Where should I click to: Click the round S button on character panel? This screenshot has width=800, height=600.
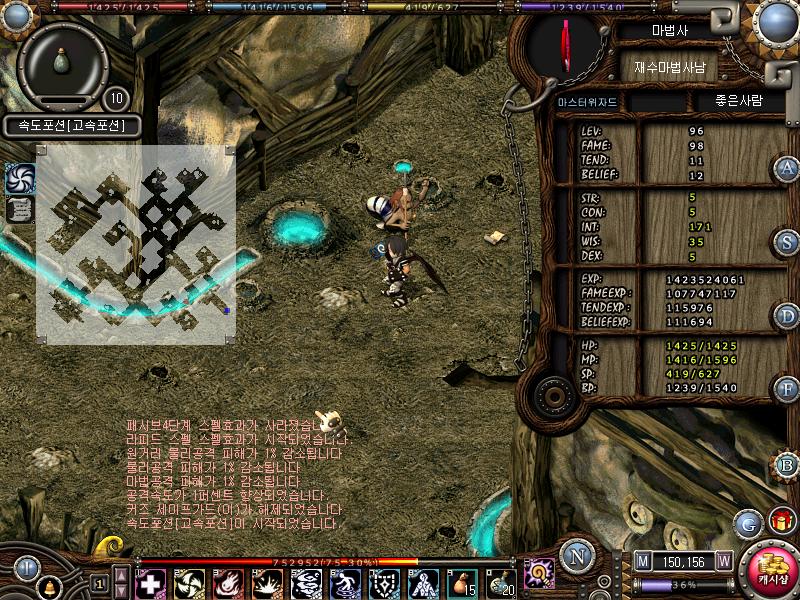tap(787, 241)
